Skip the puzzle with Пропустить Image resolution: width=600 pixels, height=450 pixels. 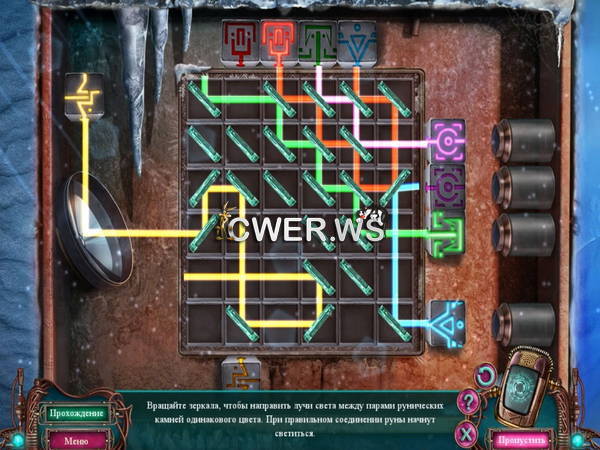coord(523,439)
